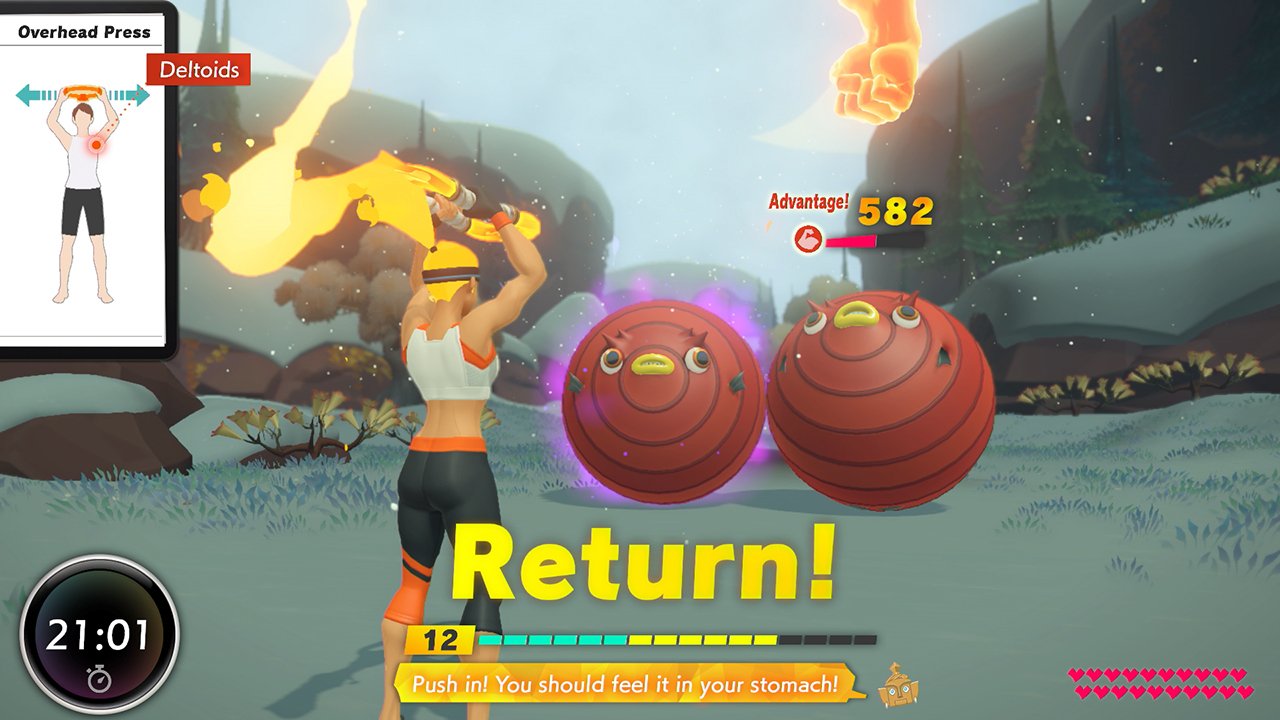Image resolution: width=1280 pixels, height=720 pixels.
Task: Click the enemy health bar under 582
Action: (875, 240)
